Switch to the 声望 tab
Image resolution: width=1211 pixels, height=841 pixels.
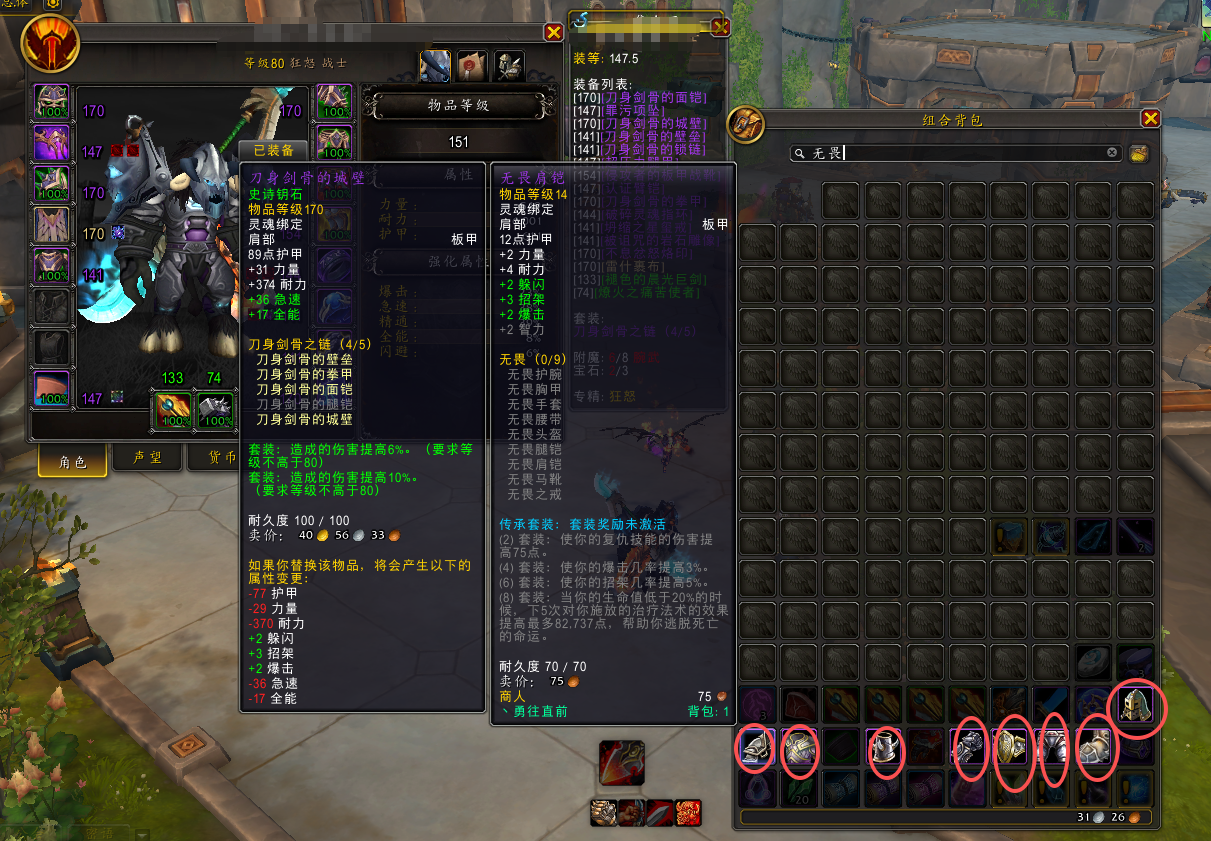pos(148,458)
